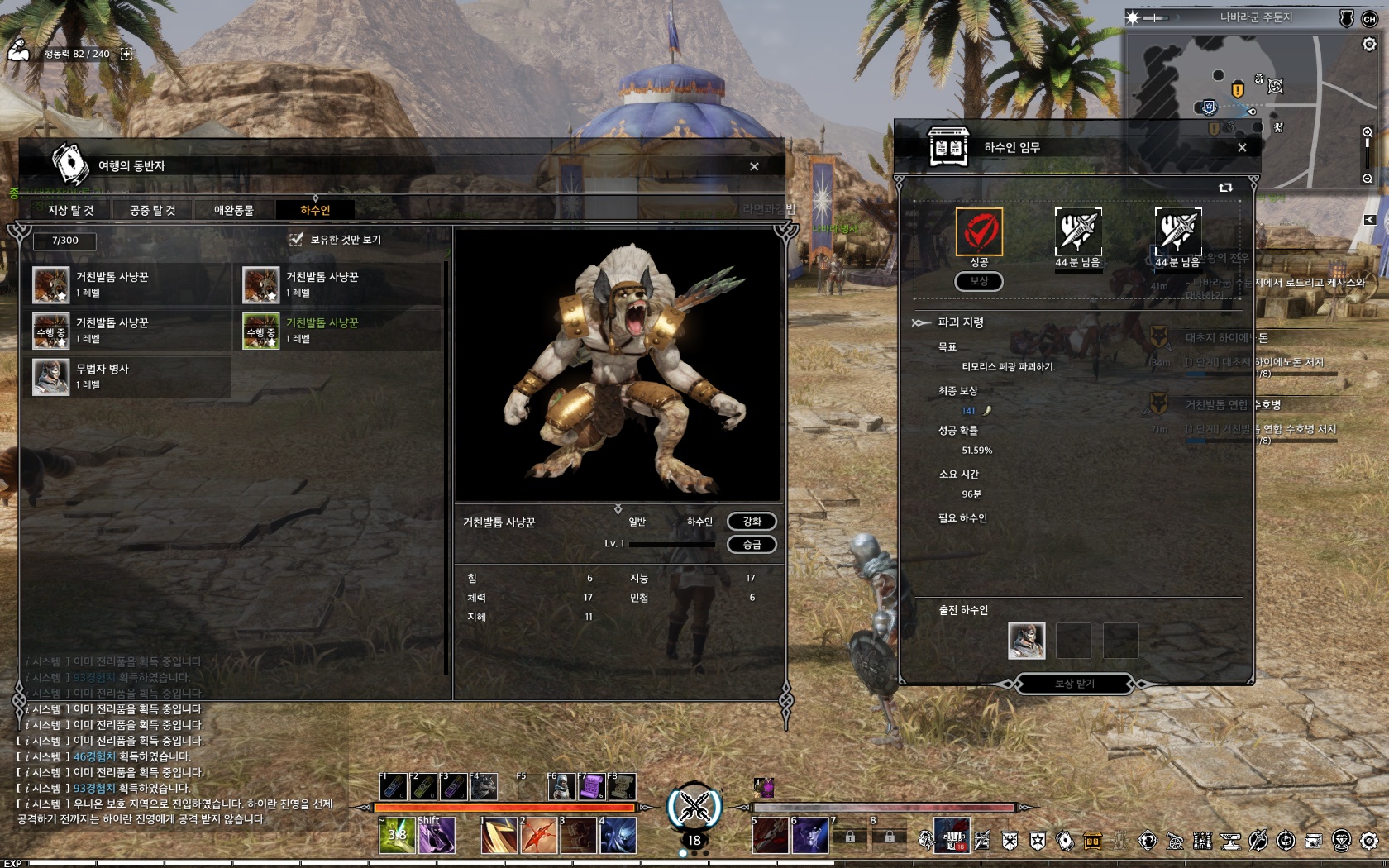Click the 승급 promote button

tap(752, 544)
